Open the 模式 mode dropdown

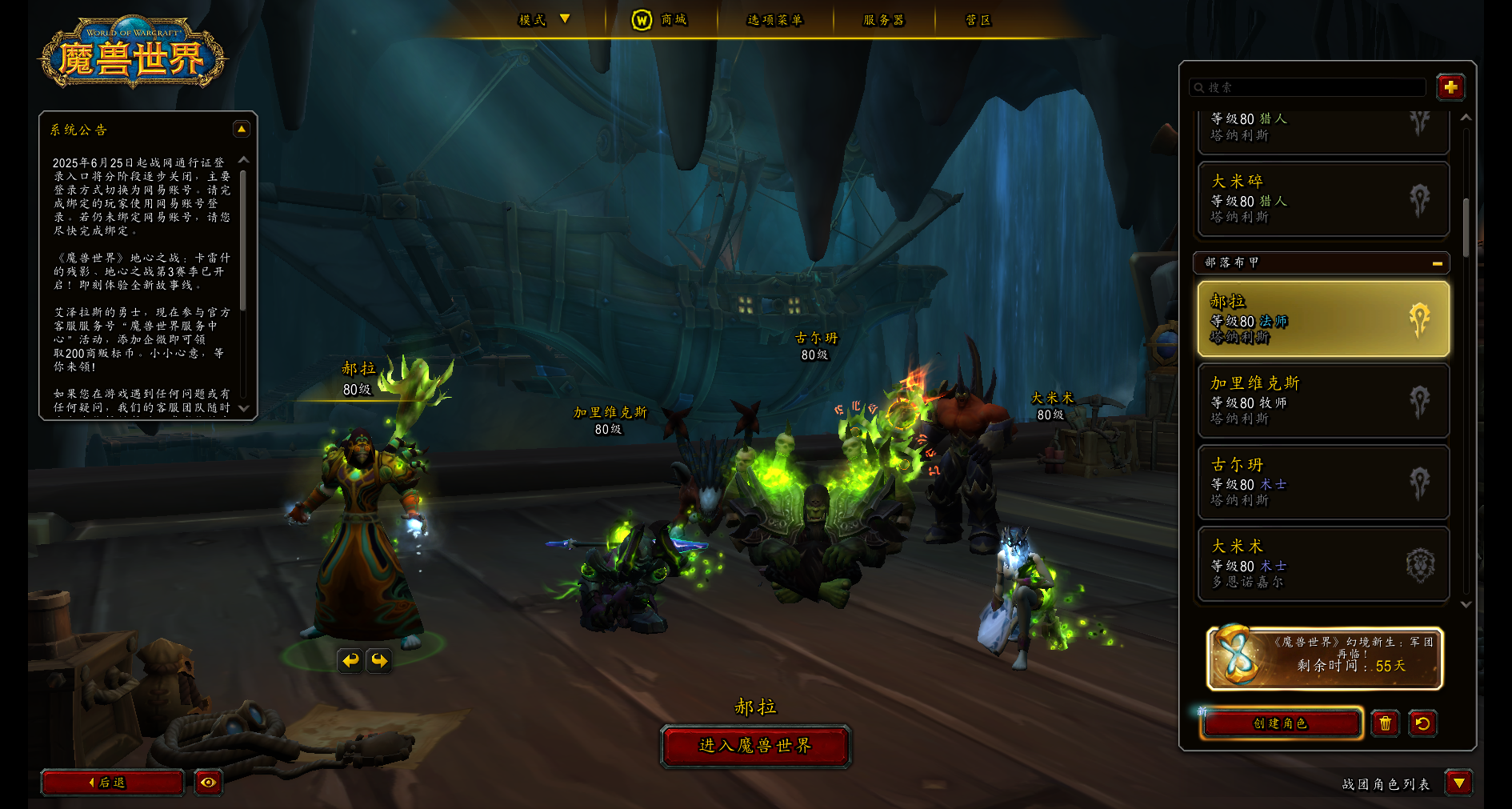point(544,20)
